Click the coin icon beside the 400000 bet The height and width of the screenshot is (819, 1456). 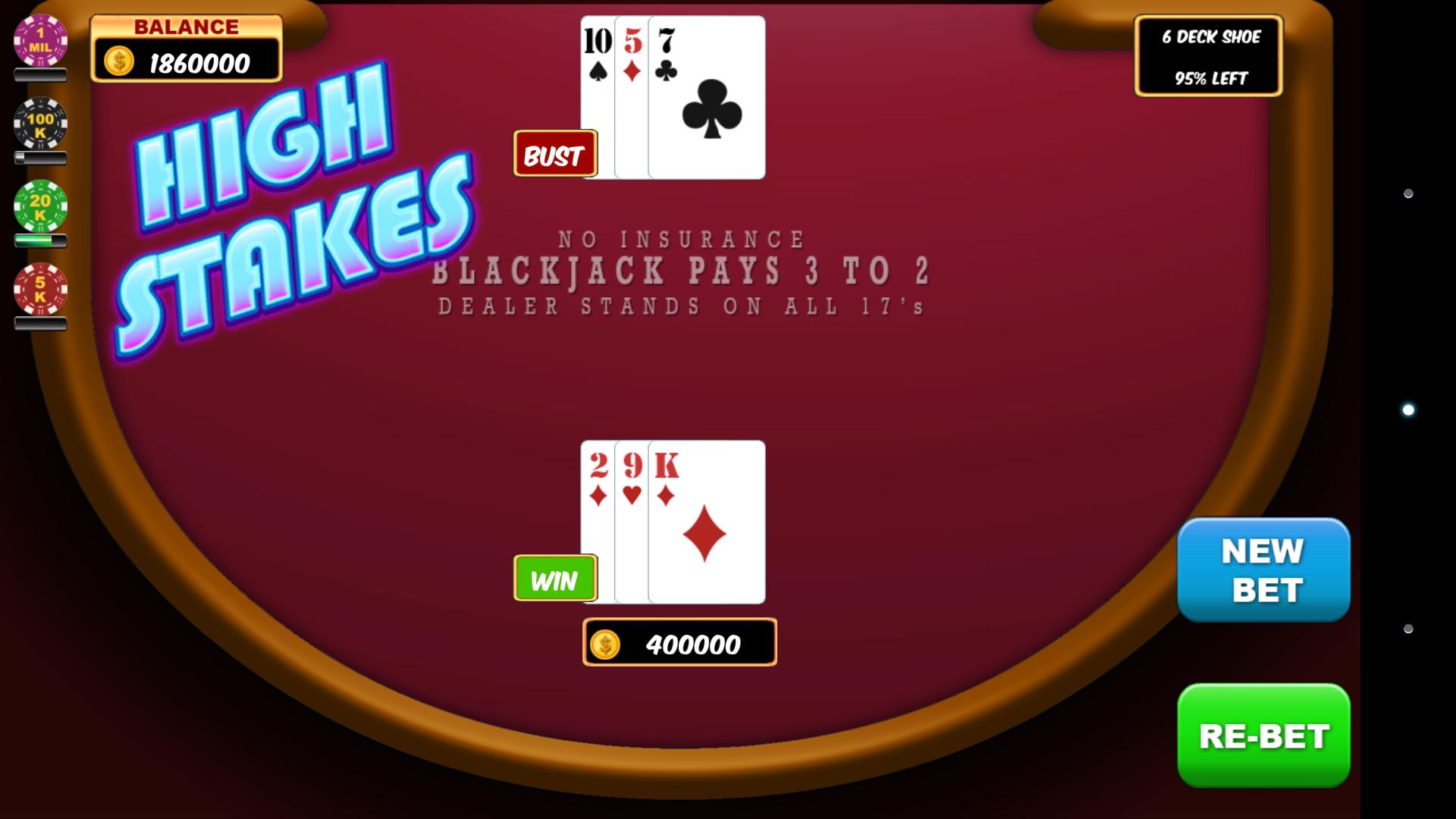coord(607,644)
